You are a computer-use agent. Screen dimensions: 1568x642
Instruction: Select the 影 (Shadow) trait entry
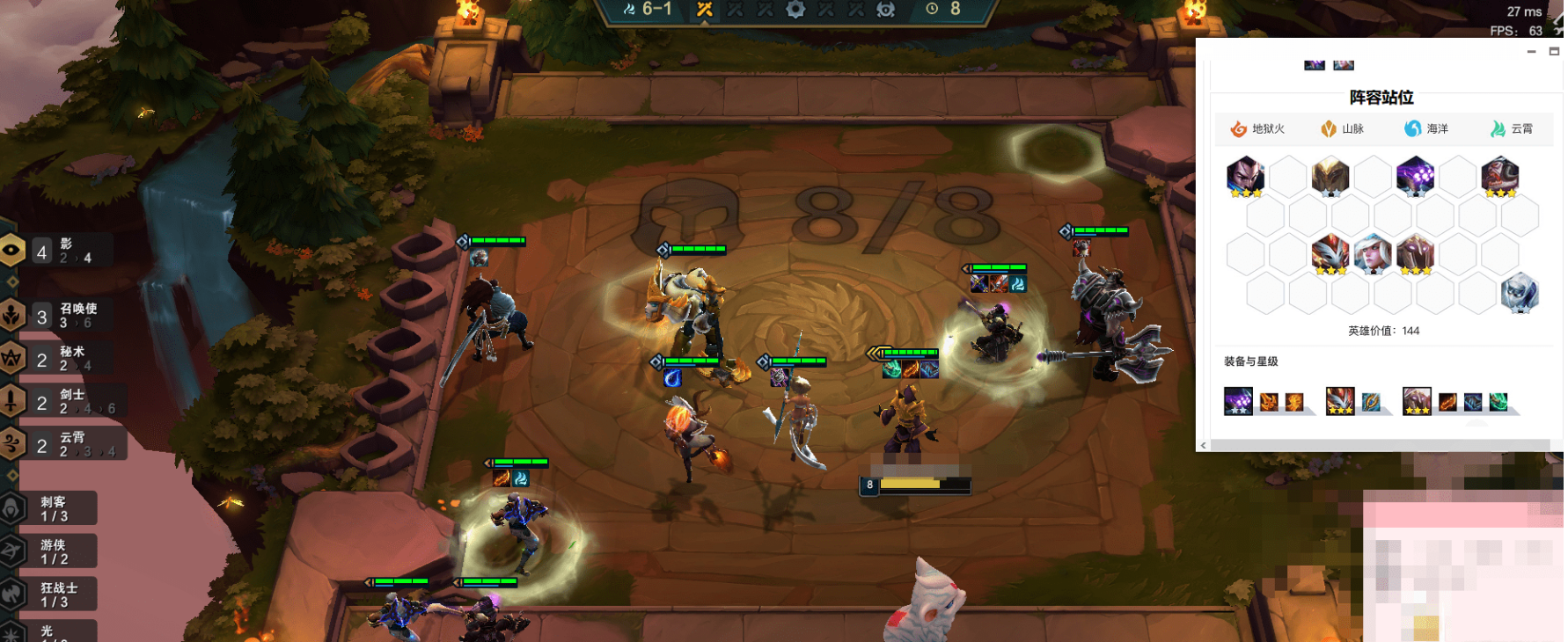[x=62, y=252]
